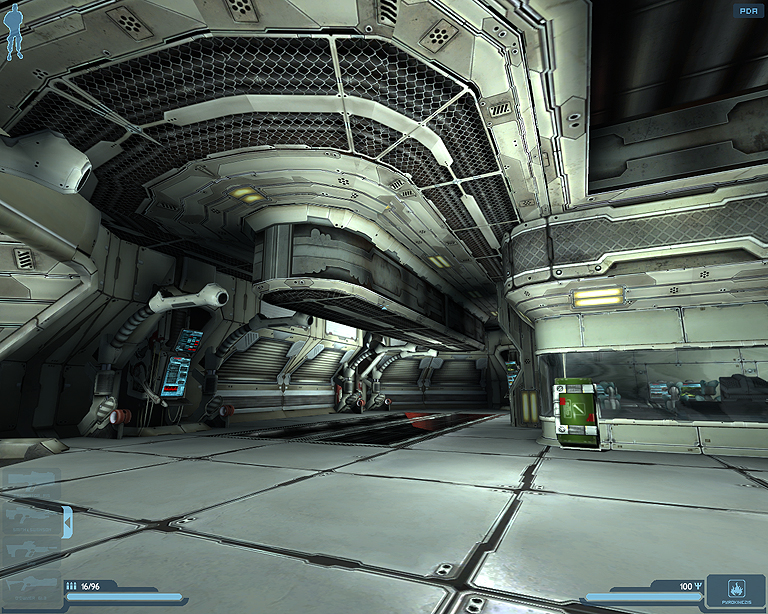768x614 pixels.
Task: Click the arrow tab beside the weapon list
Action: 67,520
